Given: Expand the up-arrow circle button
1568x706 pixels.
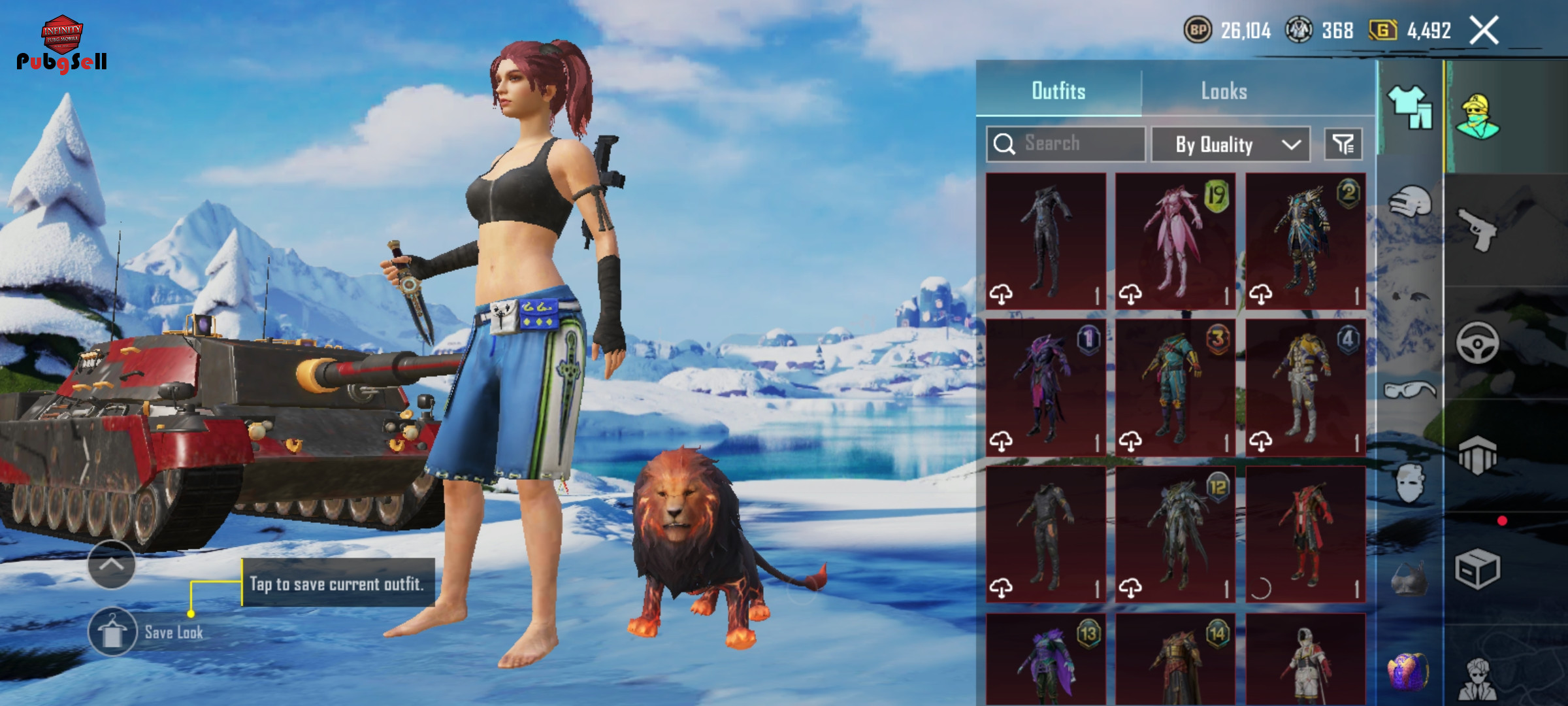Looking at the screenshot, I should click(111, 565).
